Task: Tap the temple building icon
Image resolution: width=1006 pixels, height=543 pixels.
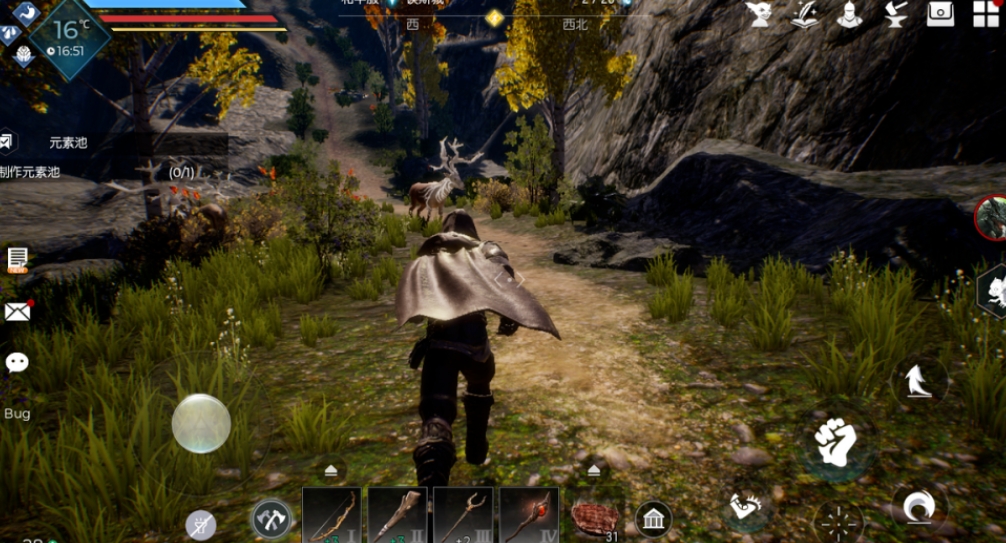Action: [653, 518]
